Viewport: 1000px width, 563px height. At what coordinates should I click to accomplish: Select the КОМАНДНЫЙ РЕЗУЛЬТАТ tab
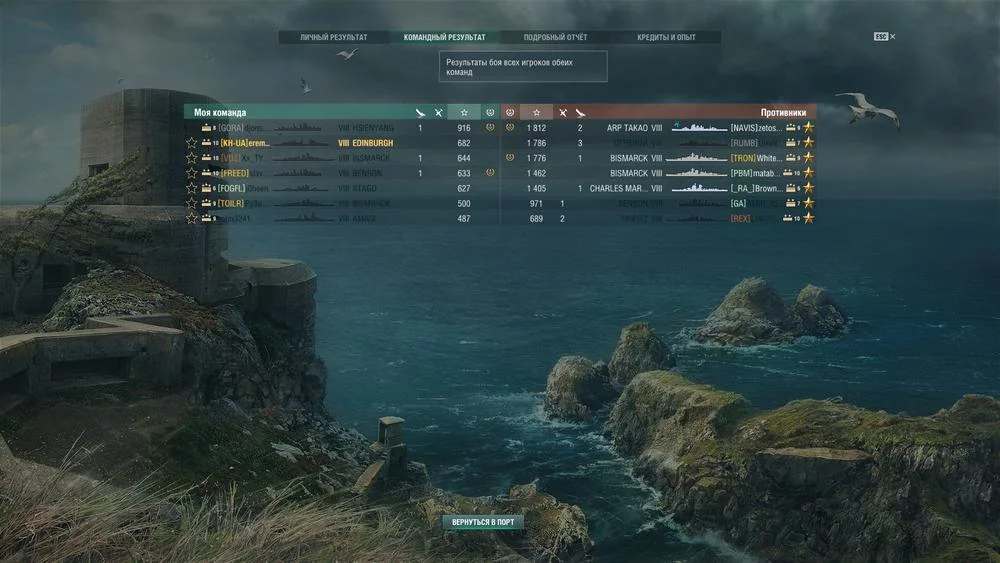(x=444, y=38)
